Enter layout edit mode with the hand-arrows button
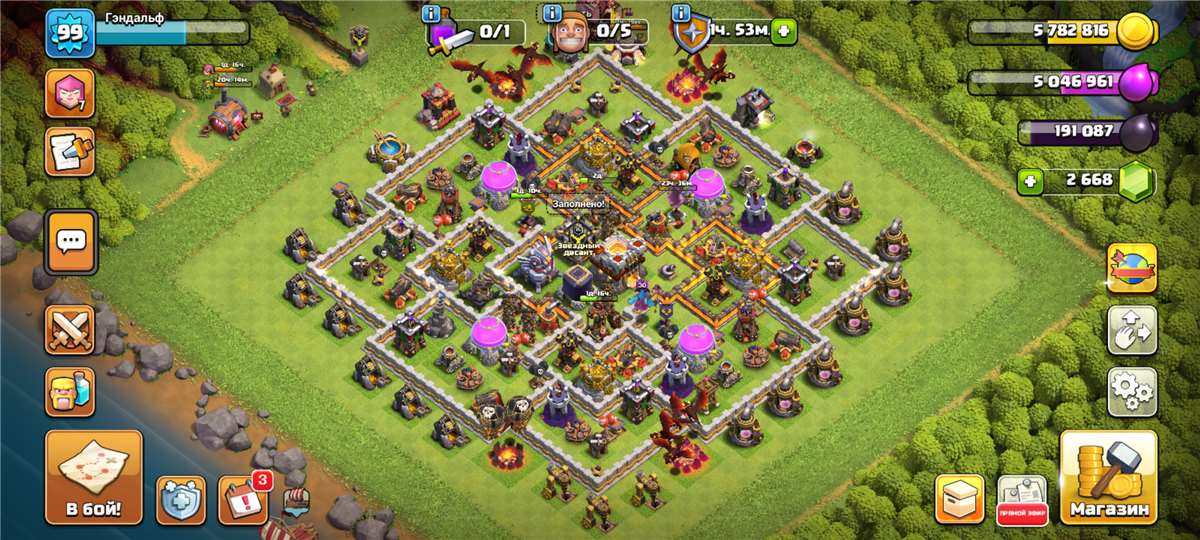1200x540 pixels. (x=1131, y=329)
